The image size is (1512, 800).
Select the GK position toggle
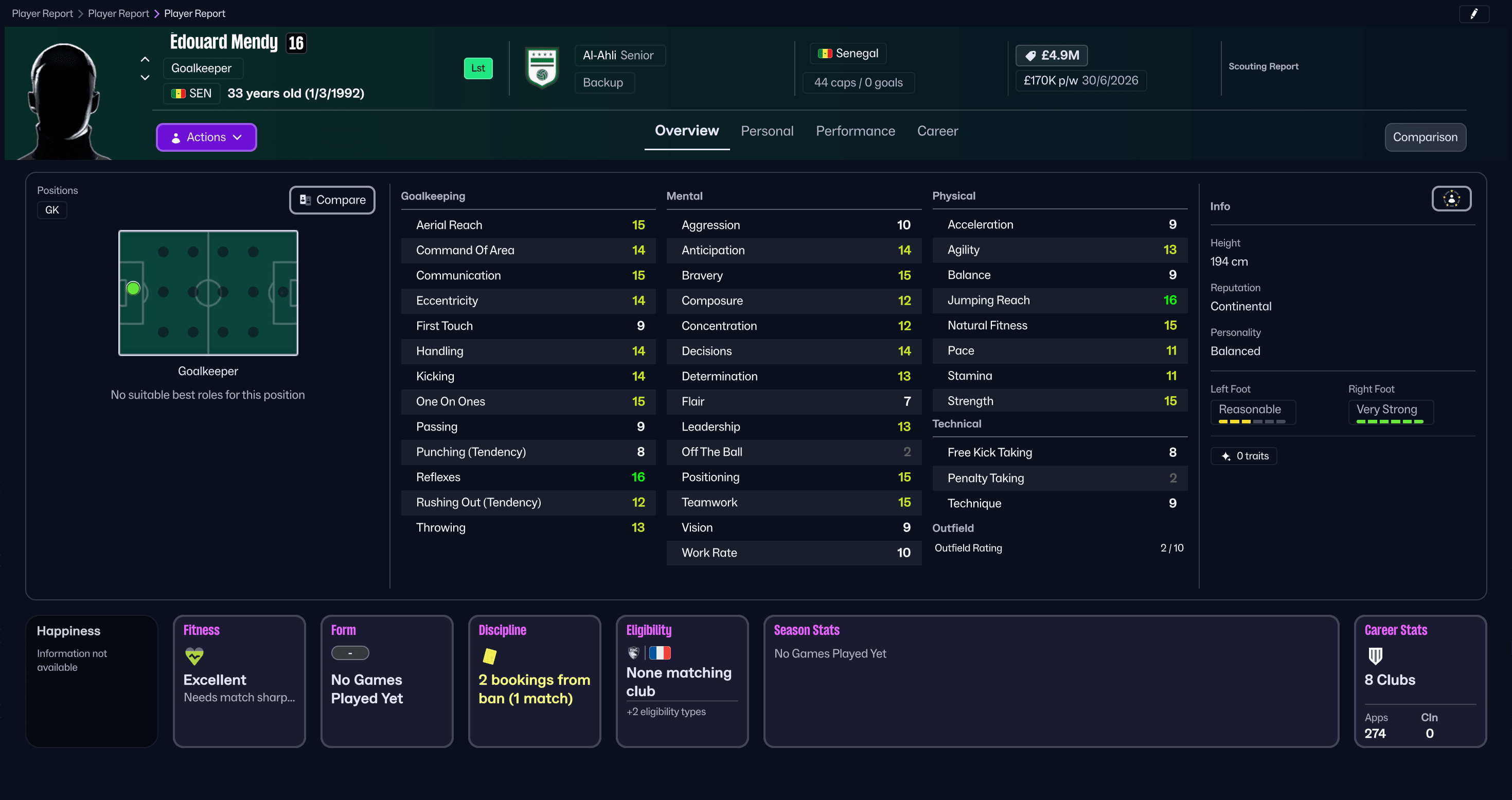point(51,209)
